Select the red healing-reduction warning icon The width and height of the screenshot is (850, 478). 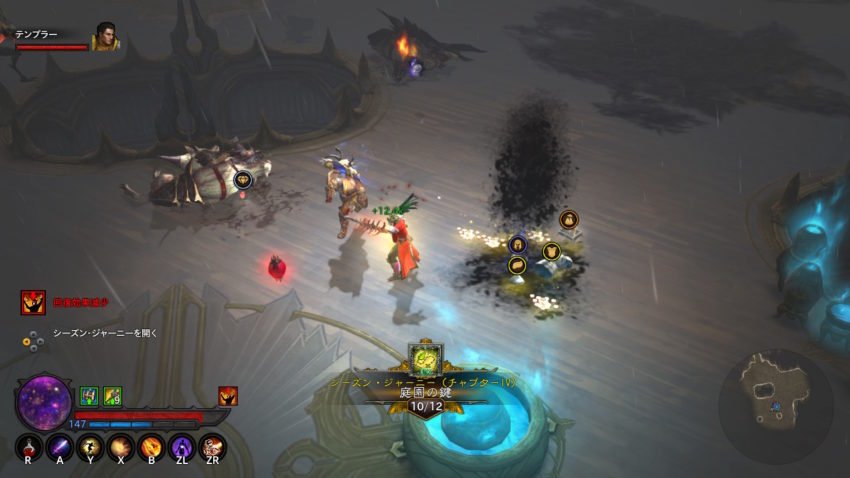33,302
